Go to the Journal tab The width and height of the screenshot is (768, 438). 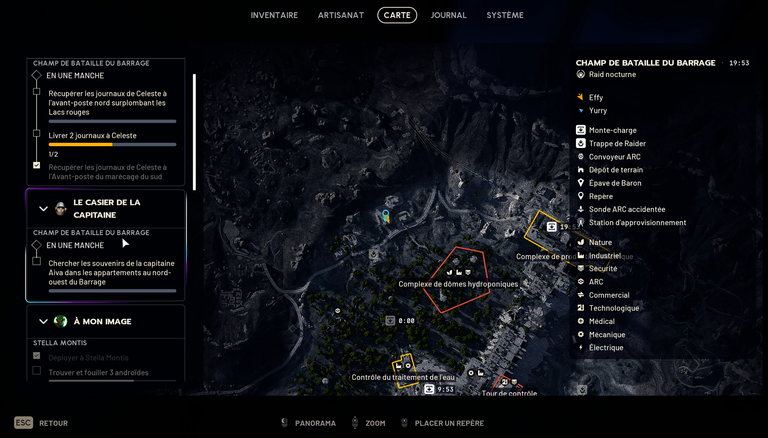[x=448, y=15]
